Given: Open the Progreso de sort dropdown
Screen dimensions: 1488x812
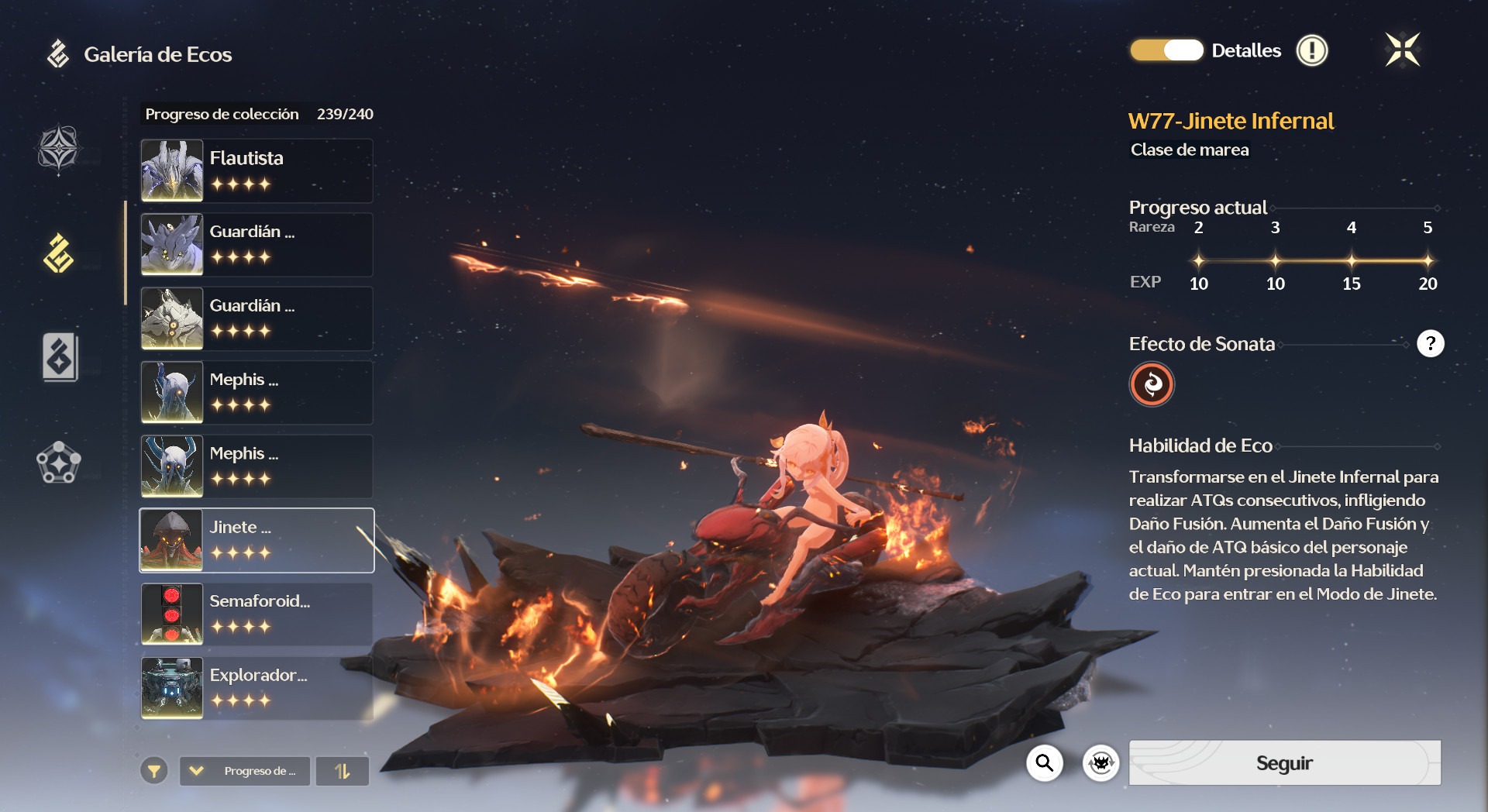Looking at the screenshot, I should [x=245, y=771].
